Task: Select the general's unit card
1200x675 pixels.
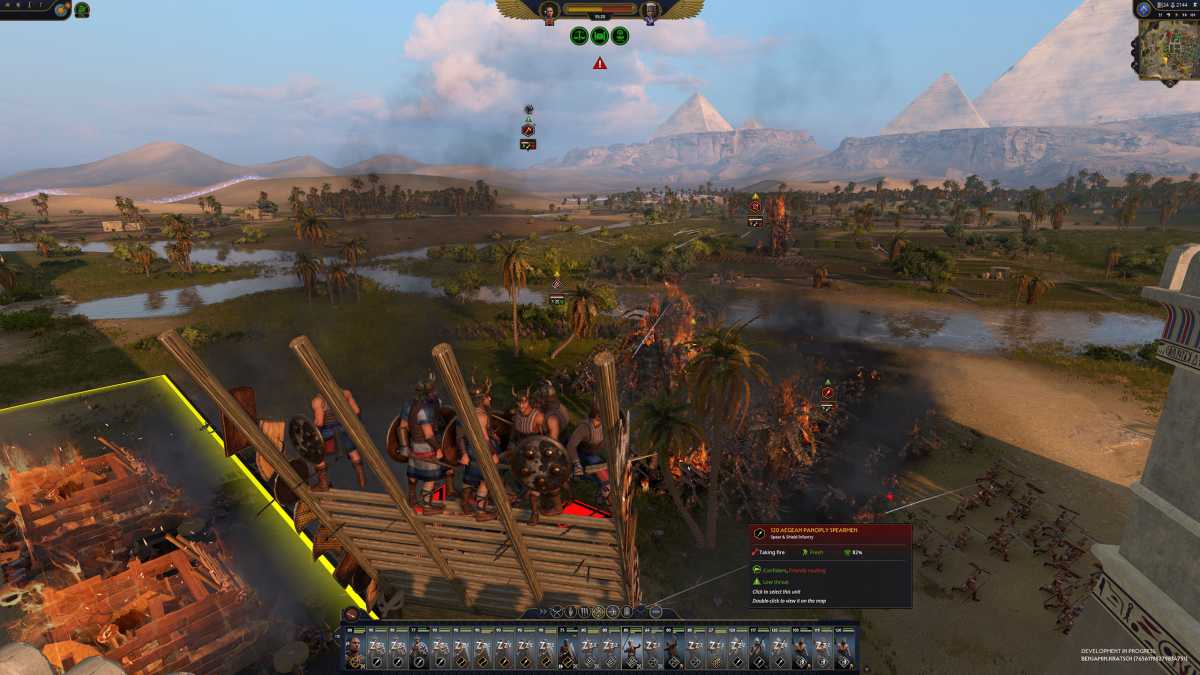Action: coord(354,649)
